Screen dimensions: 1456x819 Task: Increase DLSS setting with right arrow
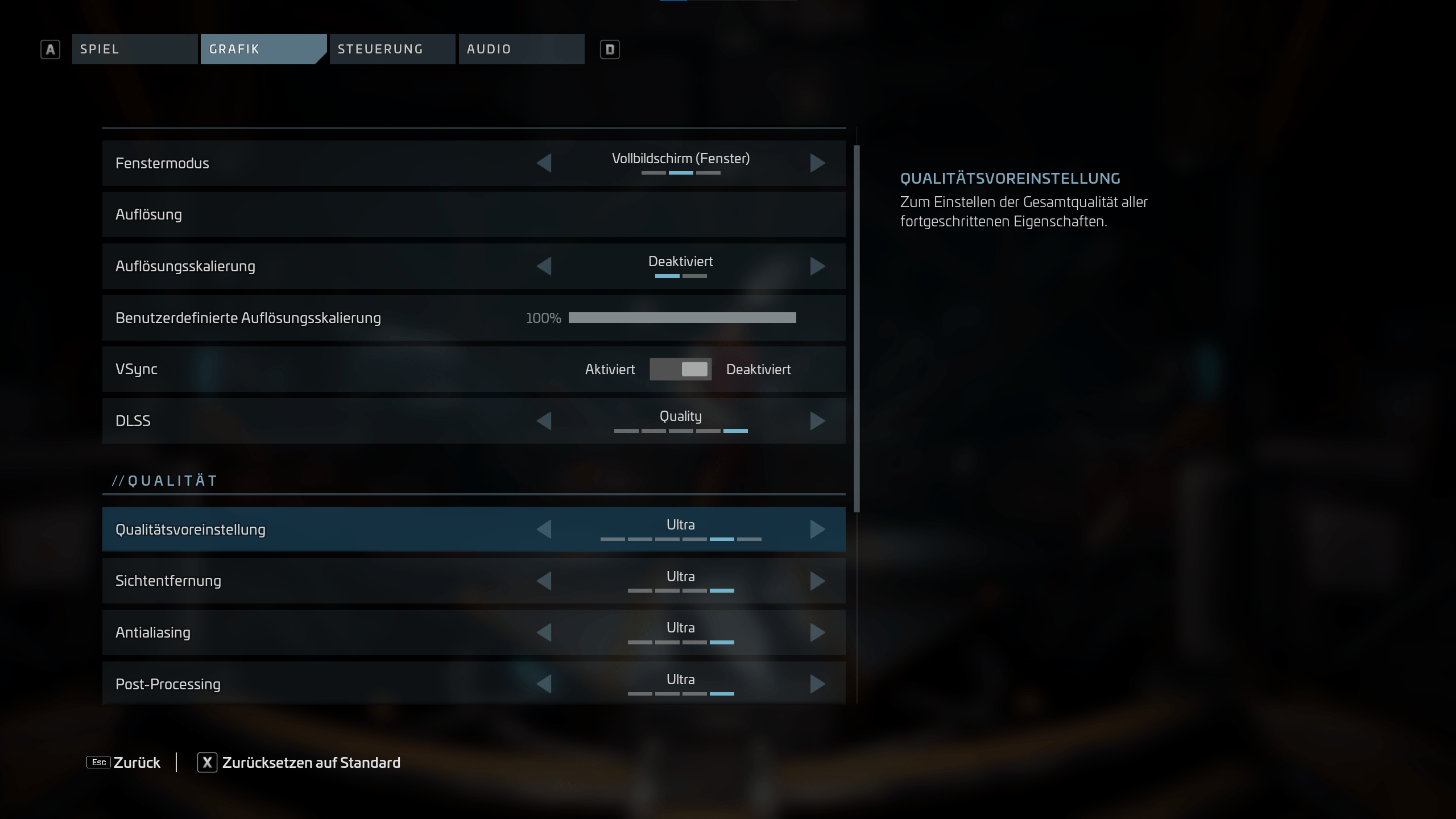tap(817, 421)
